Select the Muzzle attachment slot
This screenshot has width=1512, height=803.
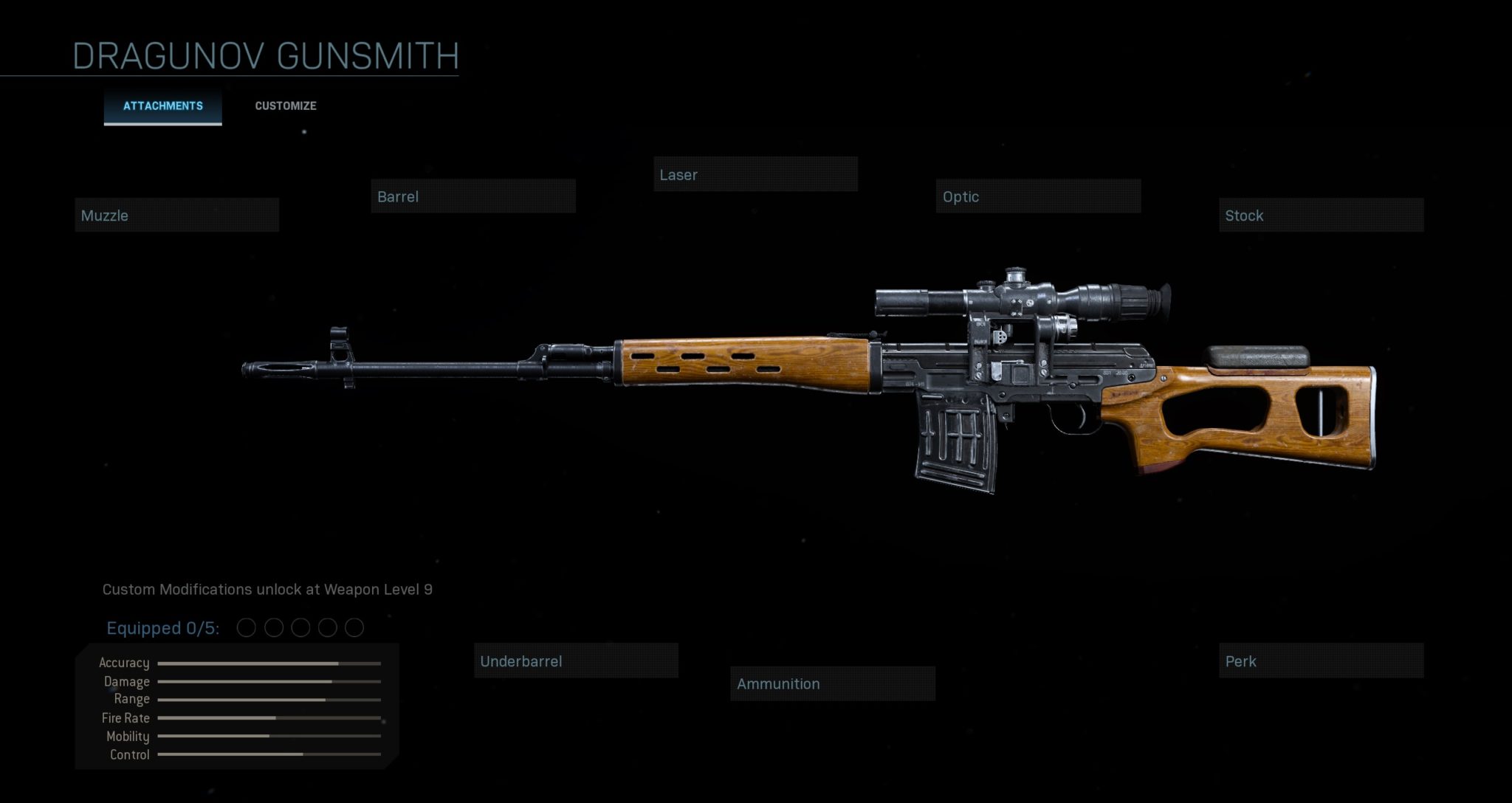[x=177, y=216]
